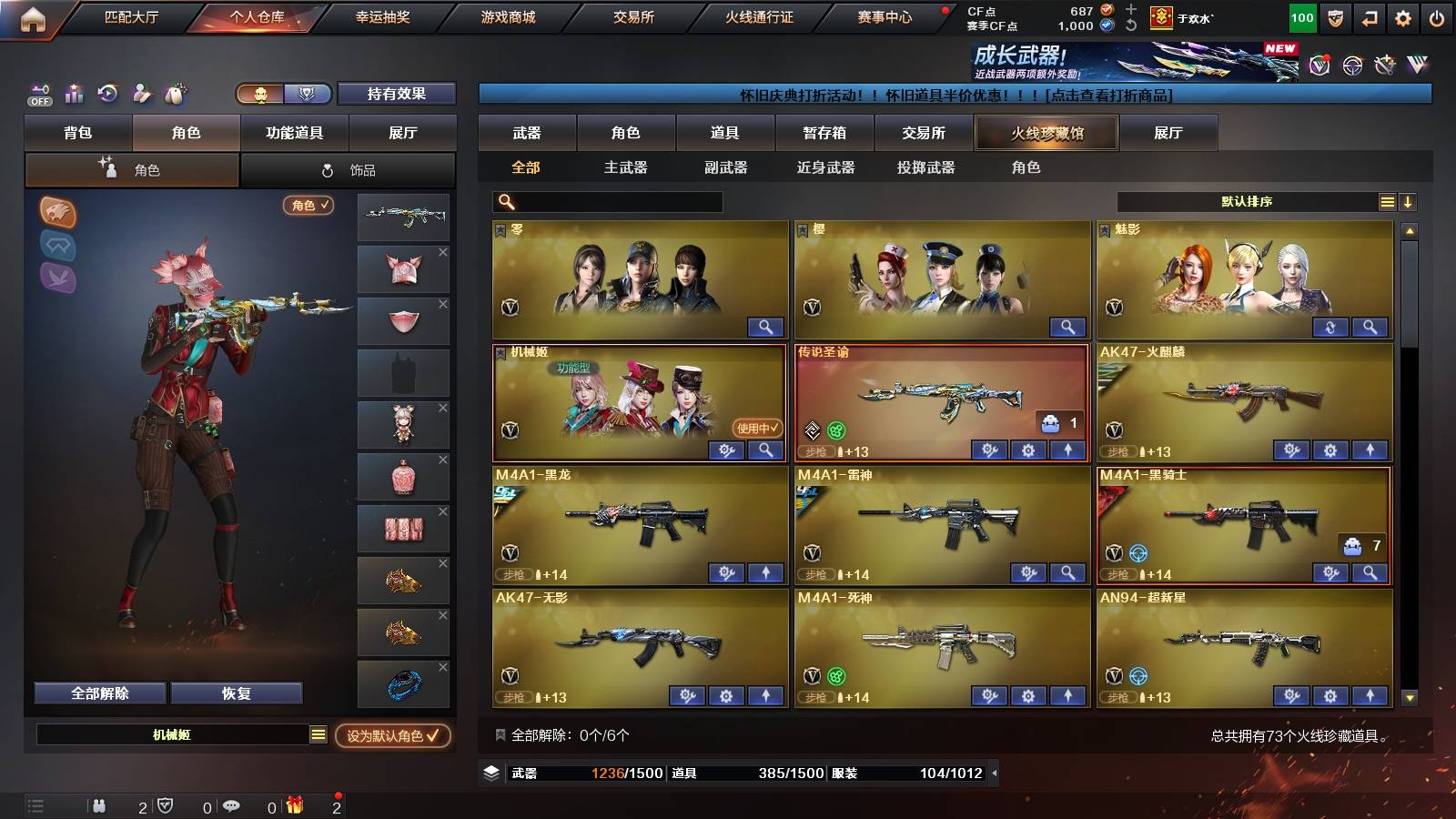1456x819 pixels.
Task: Open the list view options beside the sort dropdown
Action: click(x=1387, y=202)
